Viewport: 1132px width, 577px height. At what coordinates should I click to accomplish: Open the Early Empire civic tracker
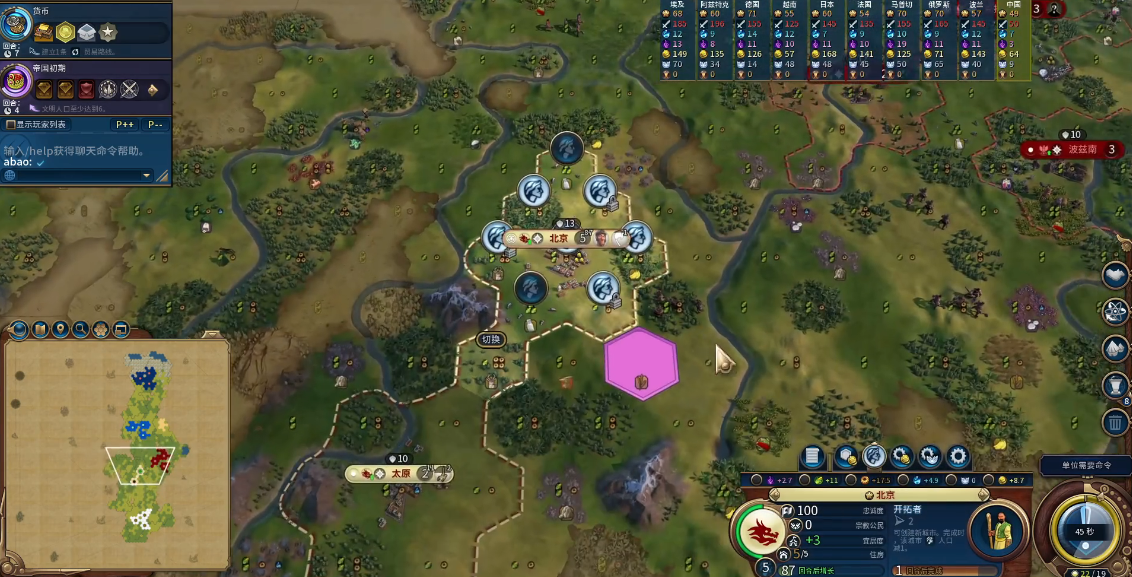[x=17, y=80]
